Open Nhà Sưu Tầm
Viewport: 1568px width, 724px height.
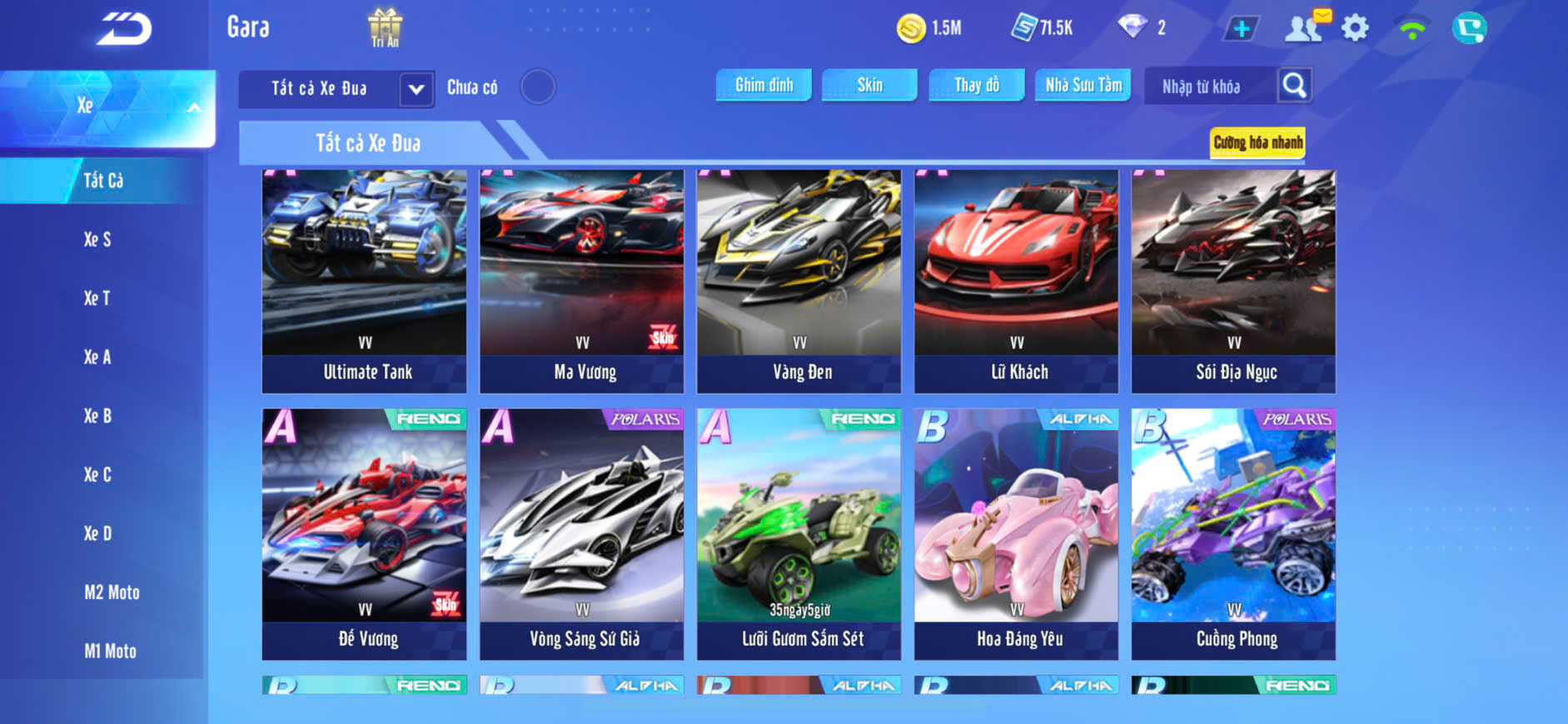tap(1083, 85)
